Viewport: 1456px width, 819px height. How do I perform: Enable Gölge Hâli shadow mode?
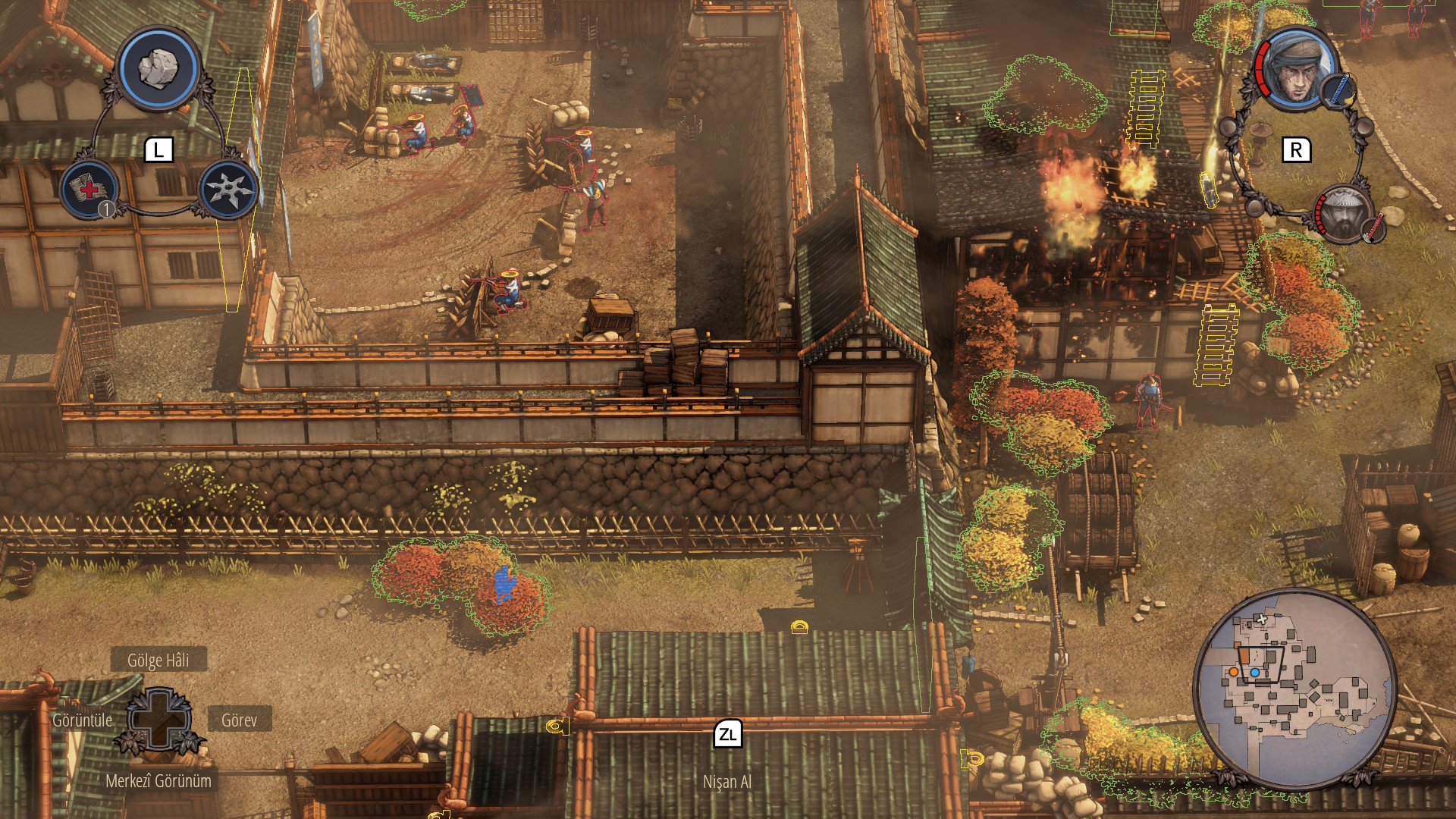pyautogui.click(x=158, y=661)
